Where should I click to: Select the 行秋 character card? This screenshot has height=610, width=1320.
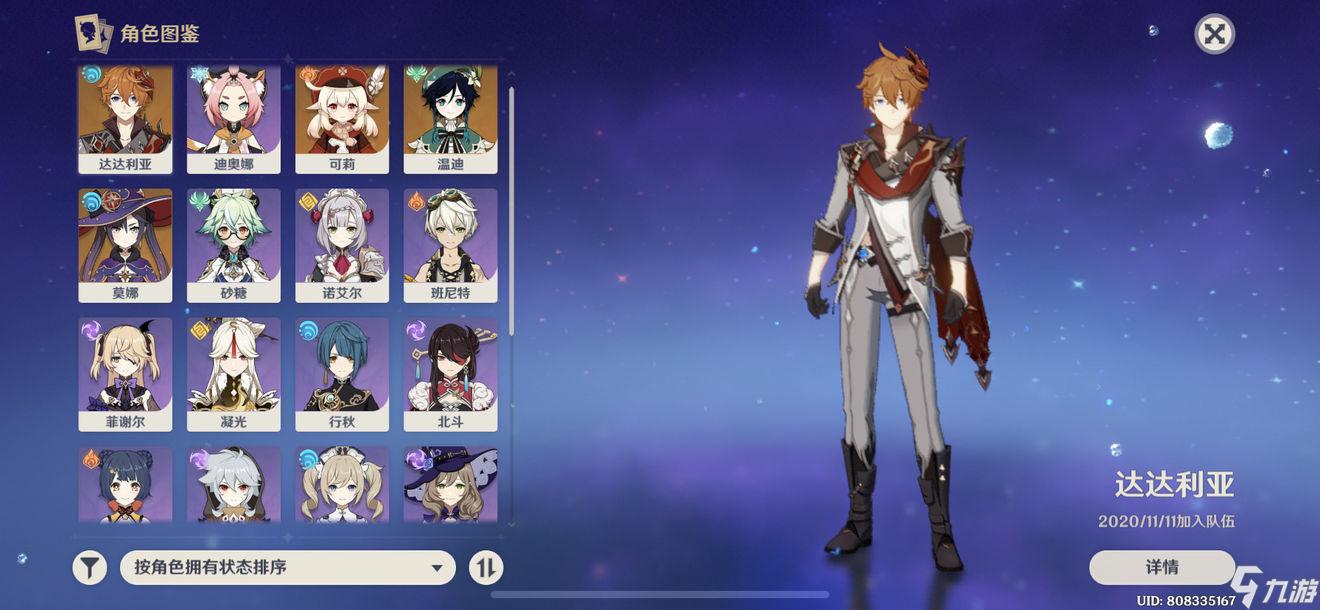point(342,374)
